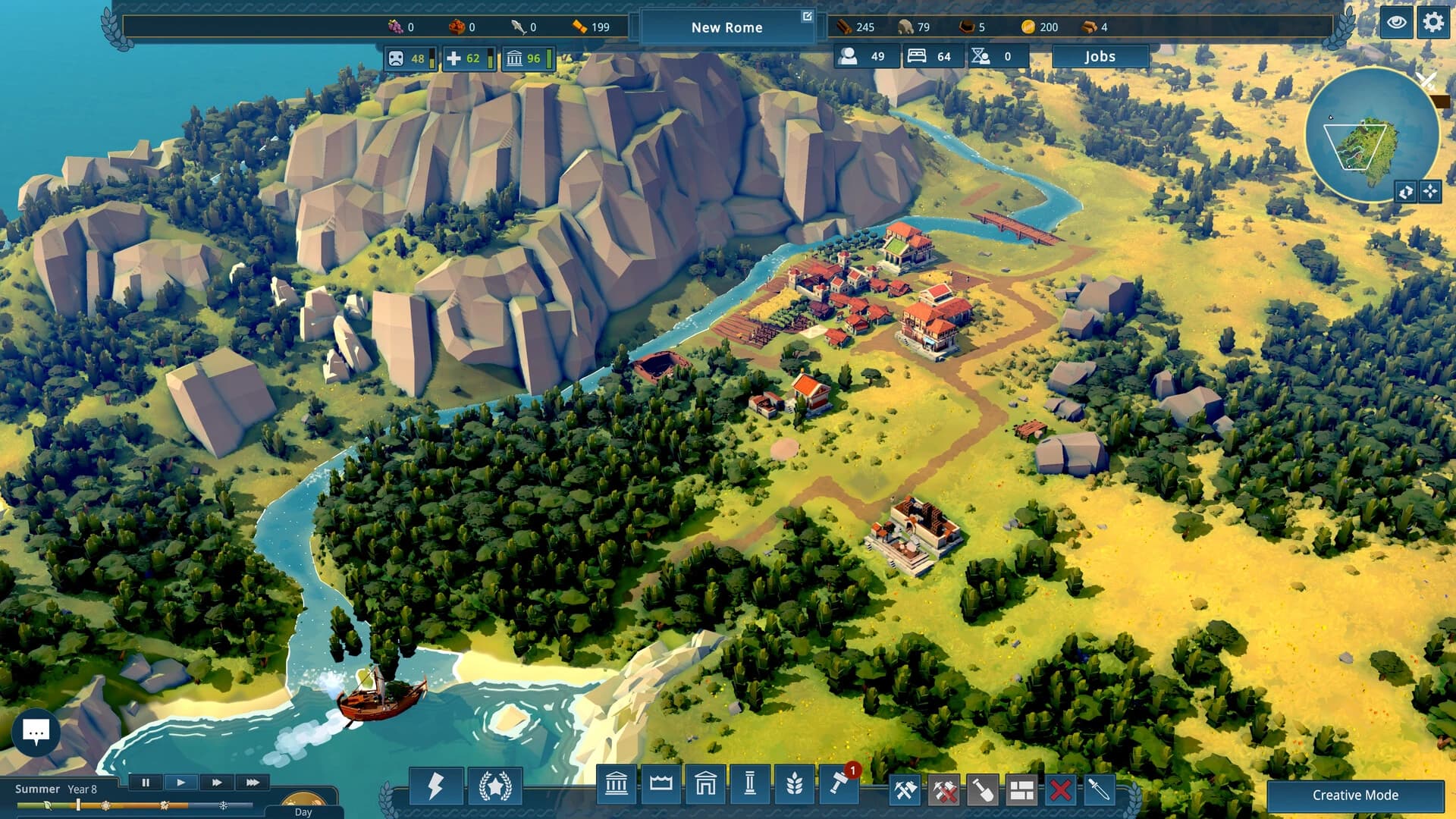1456x819 pixels.
Task: Select the red X demolish tool
Action: pos(1059,789)
